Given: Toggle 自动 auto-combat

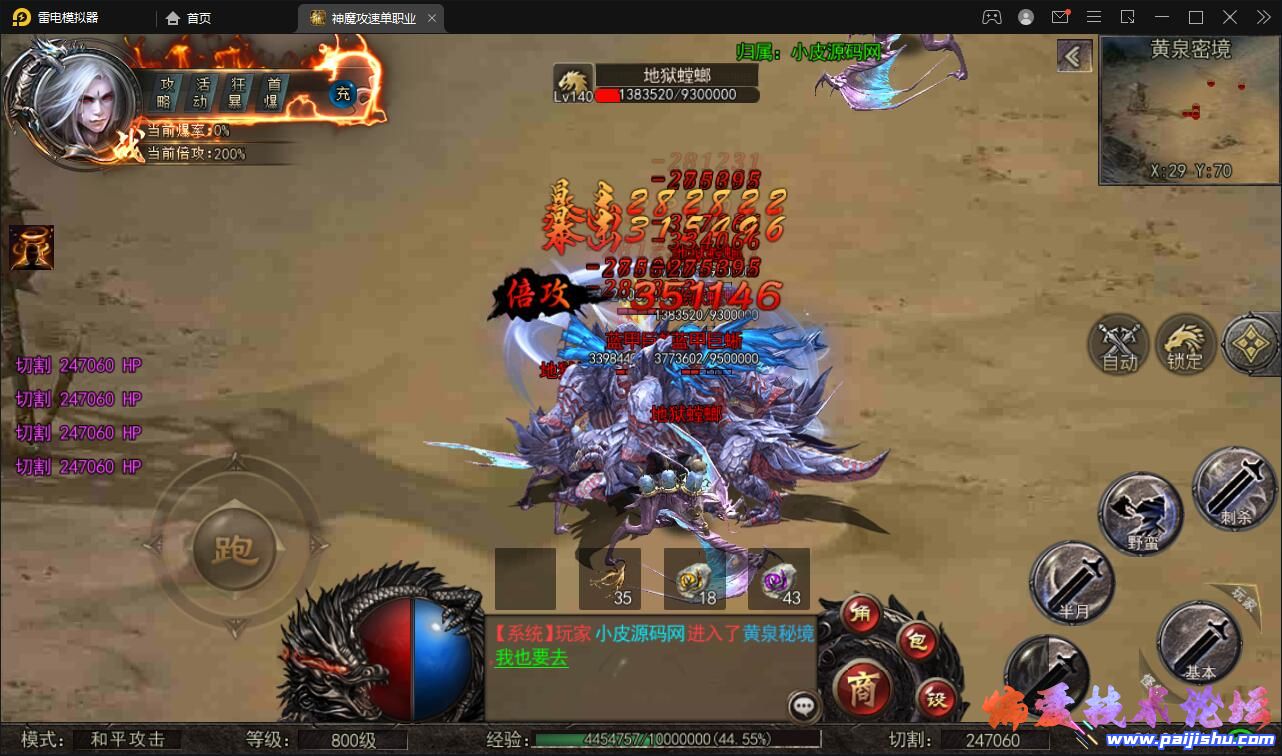Looking at the screenshot, I should 1119,345.
